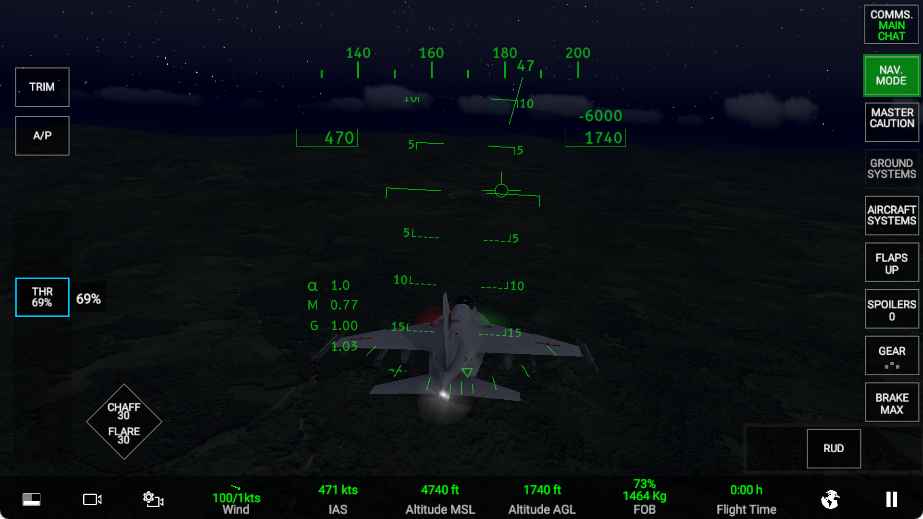Screen dimensions: 923x519
Task: Change the FLAPS UP setting
Action: pyautogui.click(x=891, y=264)
